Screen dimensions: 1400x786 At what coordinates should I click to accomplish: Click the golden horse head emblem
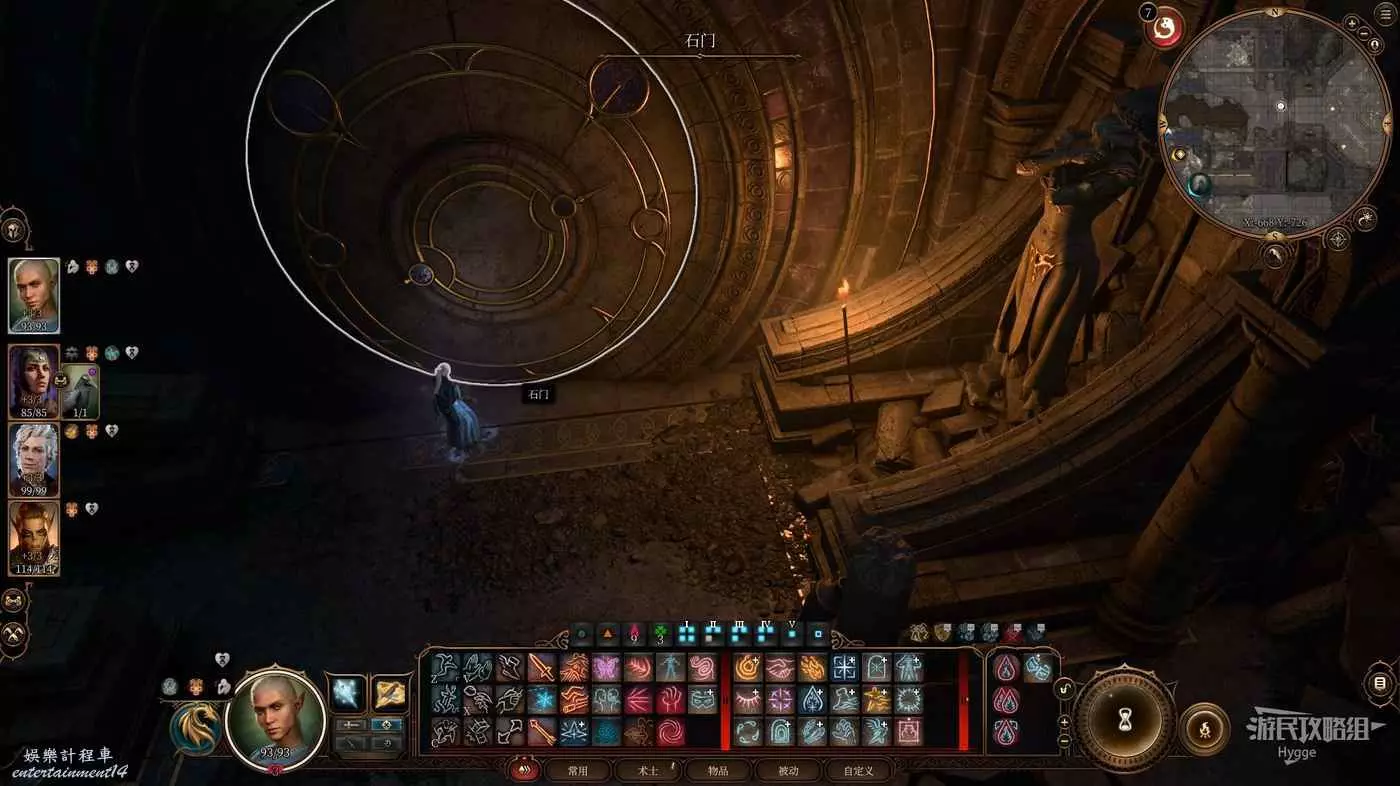click(196, 727)
